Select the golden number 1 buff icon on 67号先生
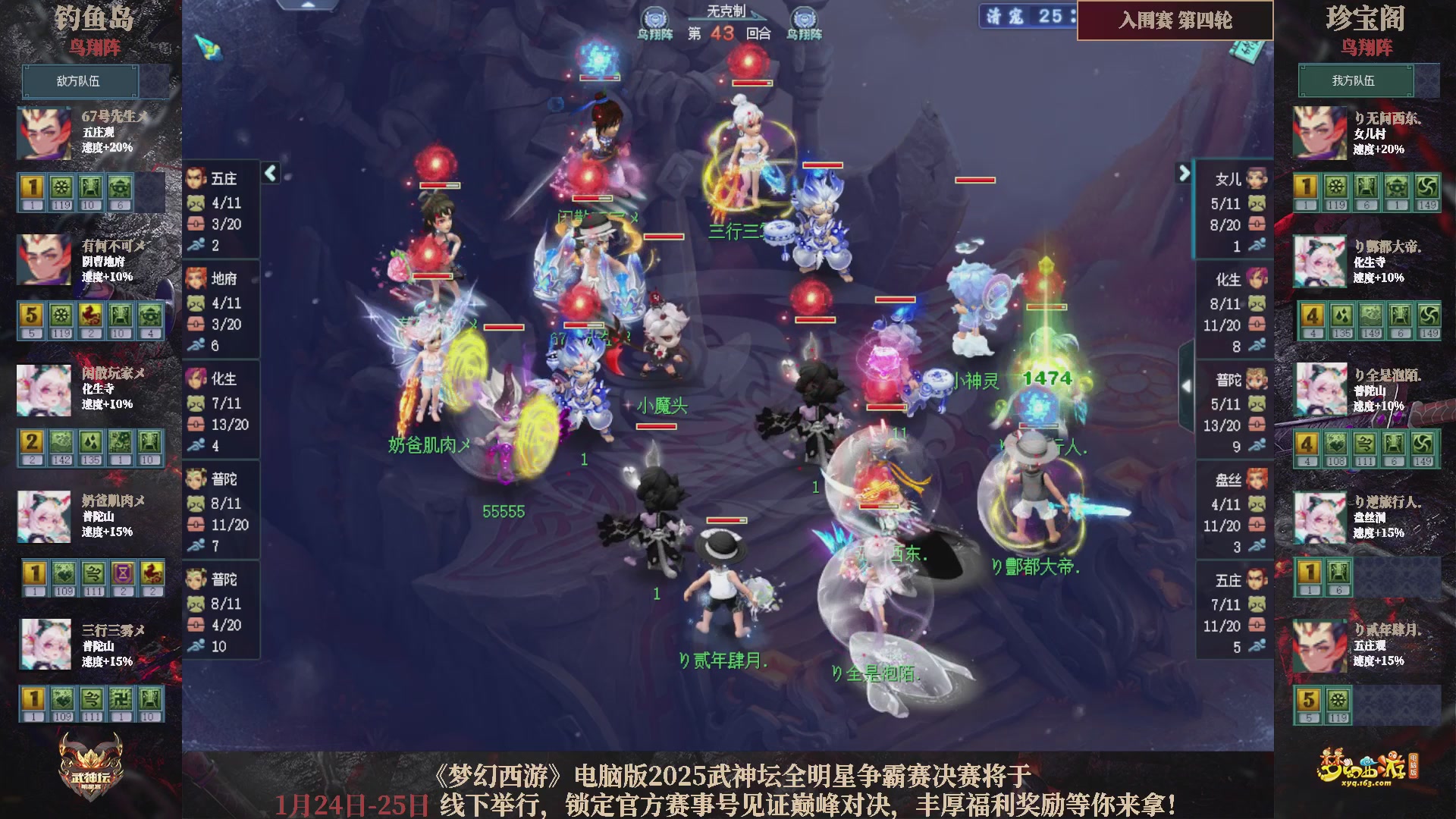1456x819 pixels. 30,184
